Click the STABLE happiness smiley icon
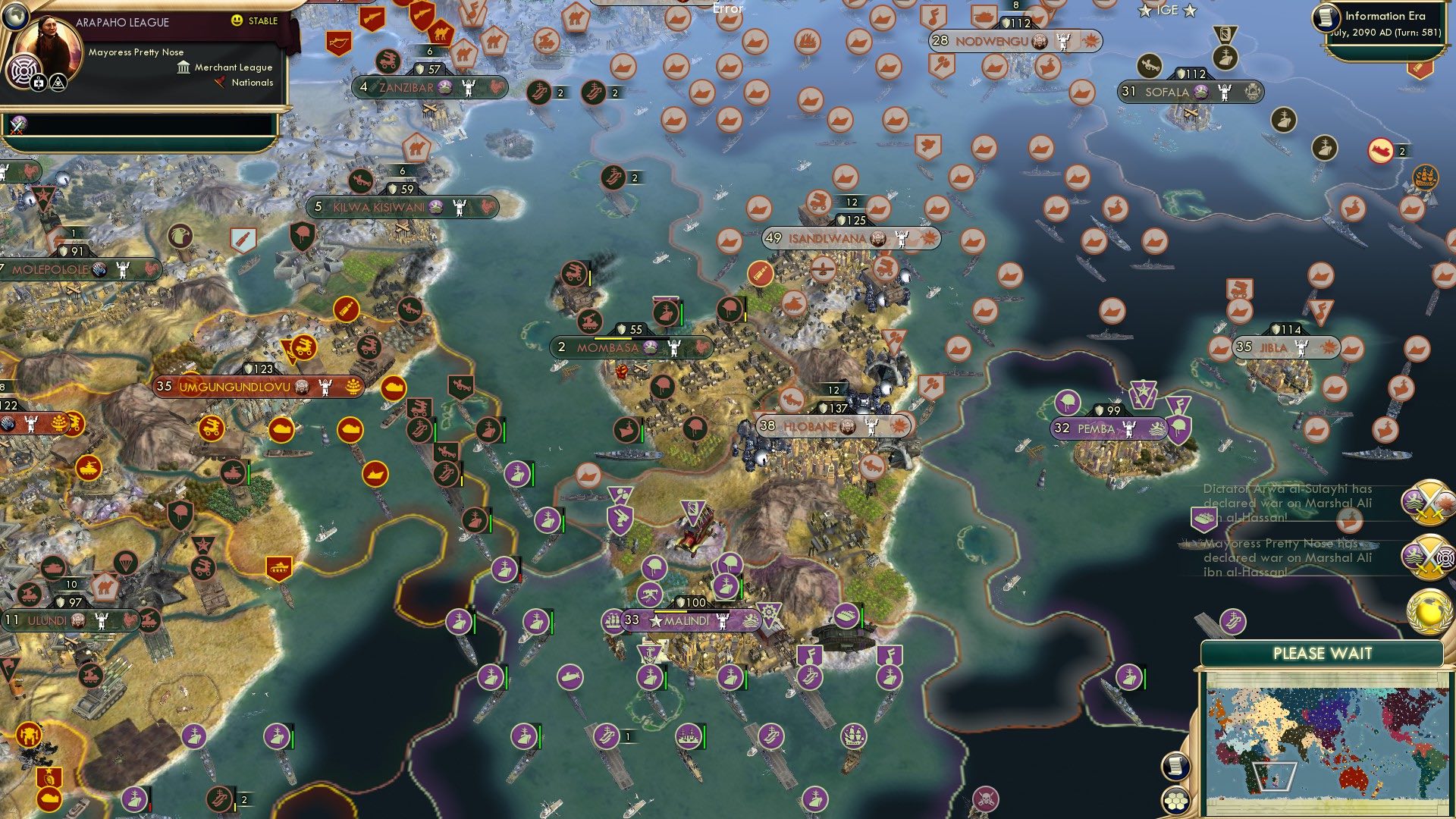 tap(236, 20)
